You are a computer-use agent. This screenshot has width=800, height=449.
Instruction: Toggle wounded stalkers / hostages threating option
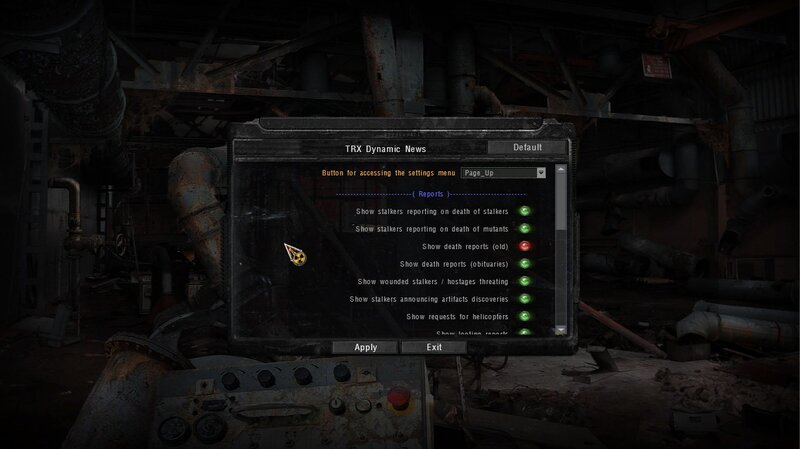[523, 281]
